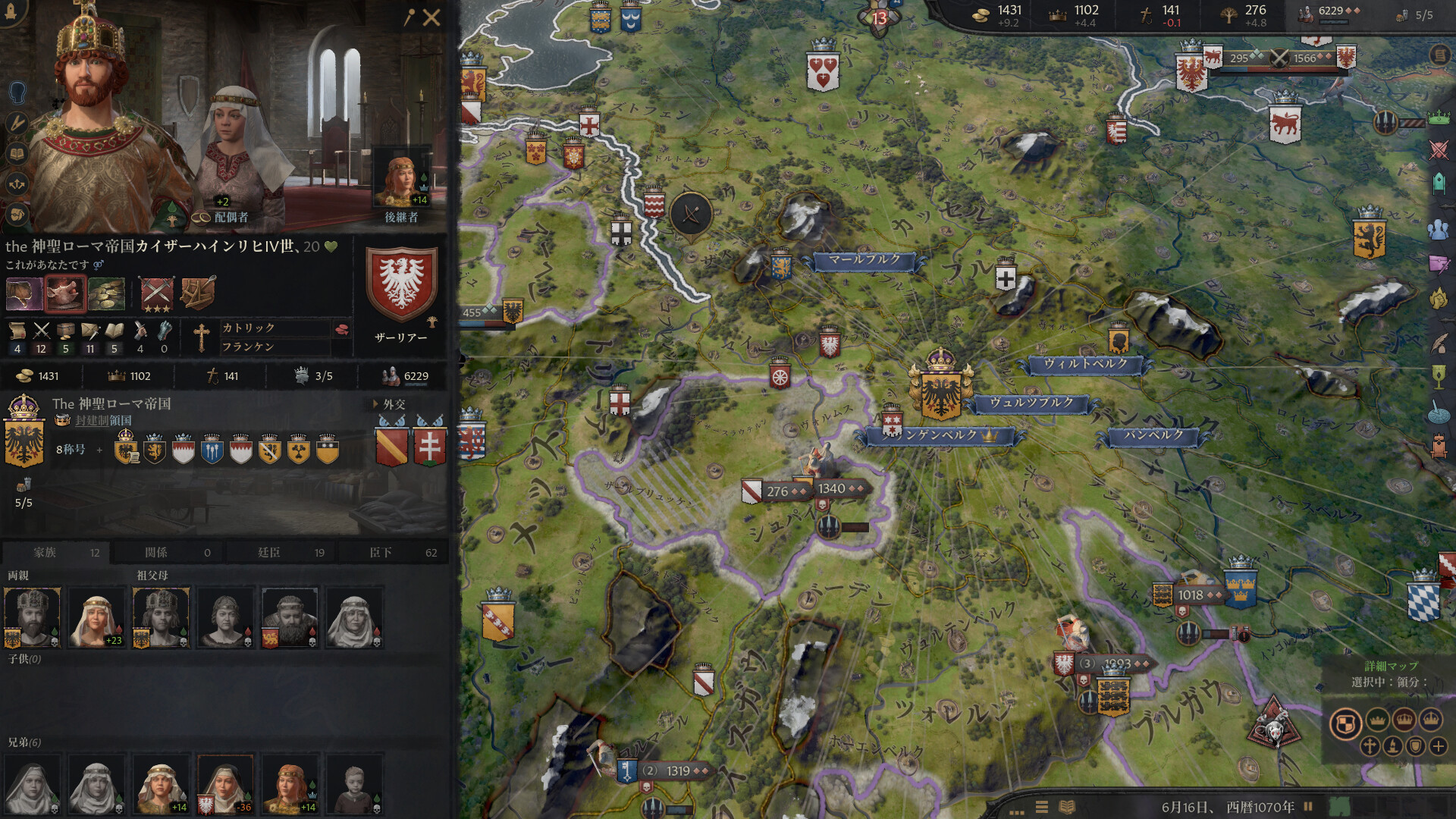1456x819 pixels.
Task: Open the hamburger menu on the bottom bar
Action: pyautogui.click(x=1041, y=807)
